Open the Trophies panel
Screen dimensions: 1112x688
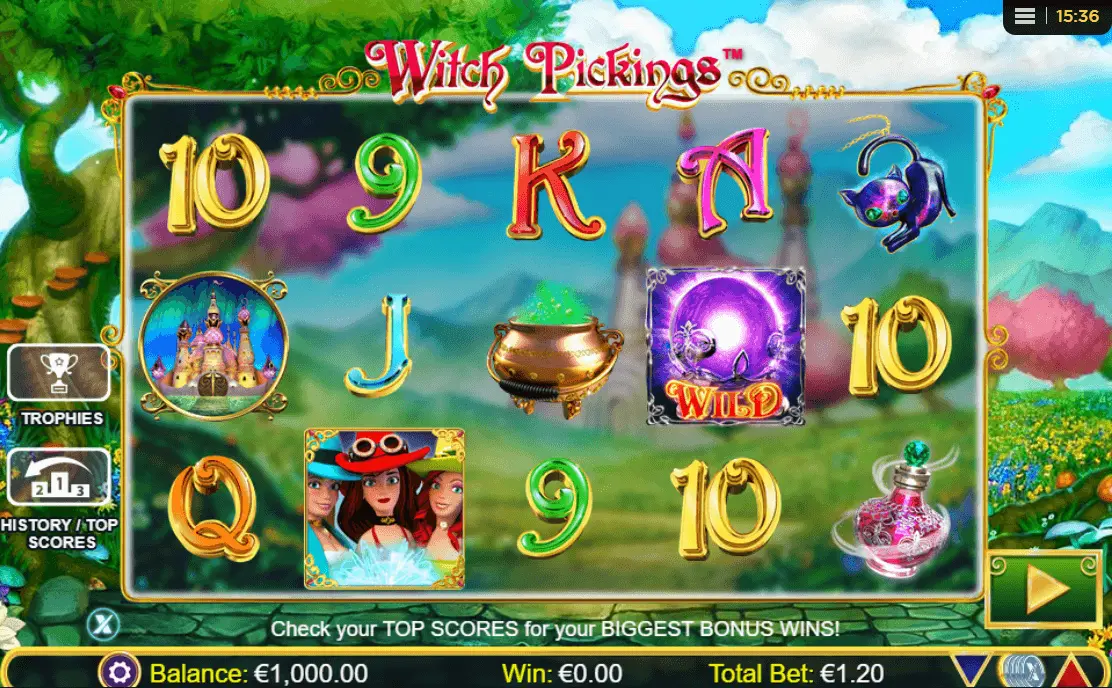pos(59,374)
